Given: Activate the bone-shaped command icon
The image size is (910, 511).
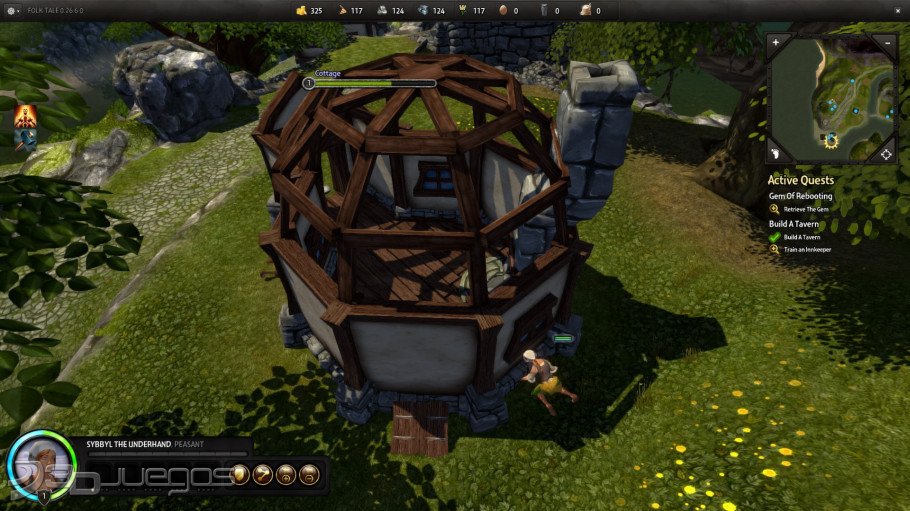Looking at the screenshot, I should 263,475.
